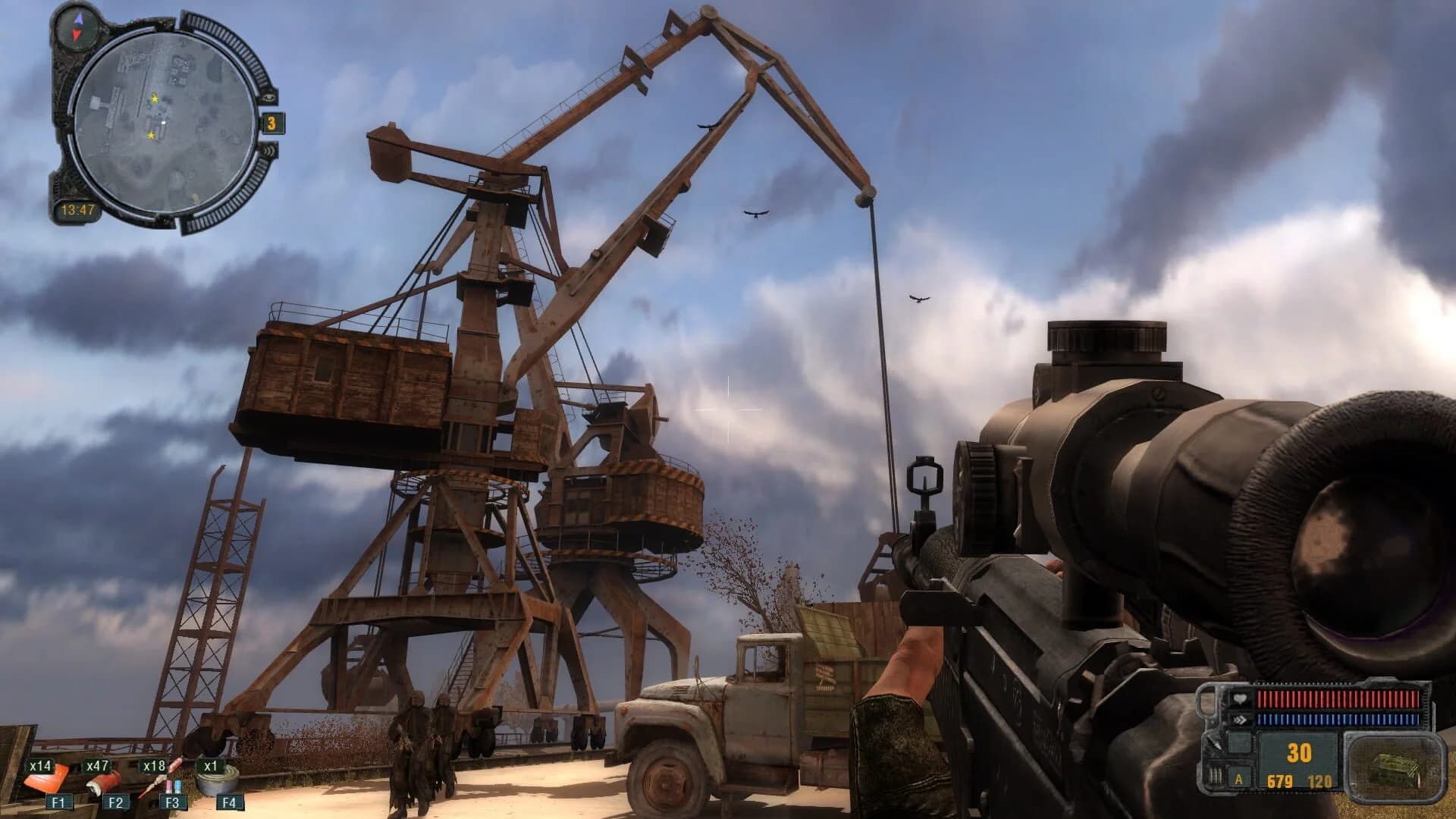
Task: Click the reserve ammo count reading 679
Action: click(x=1279, y=780)
